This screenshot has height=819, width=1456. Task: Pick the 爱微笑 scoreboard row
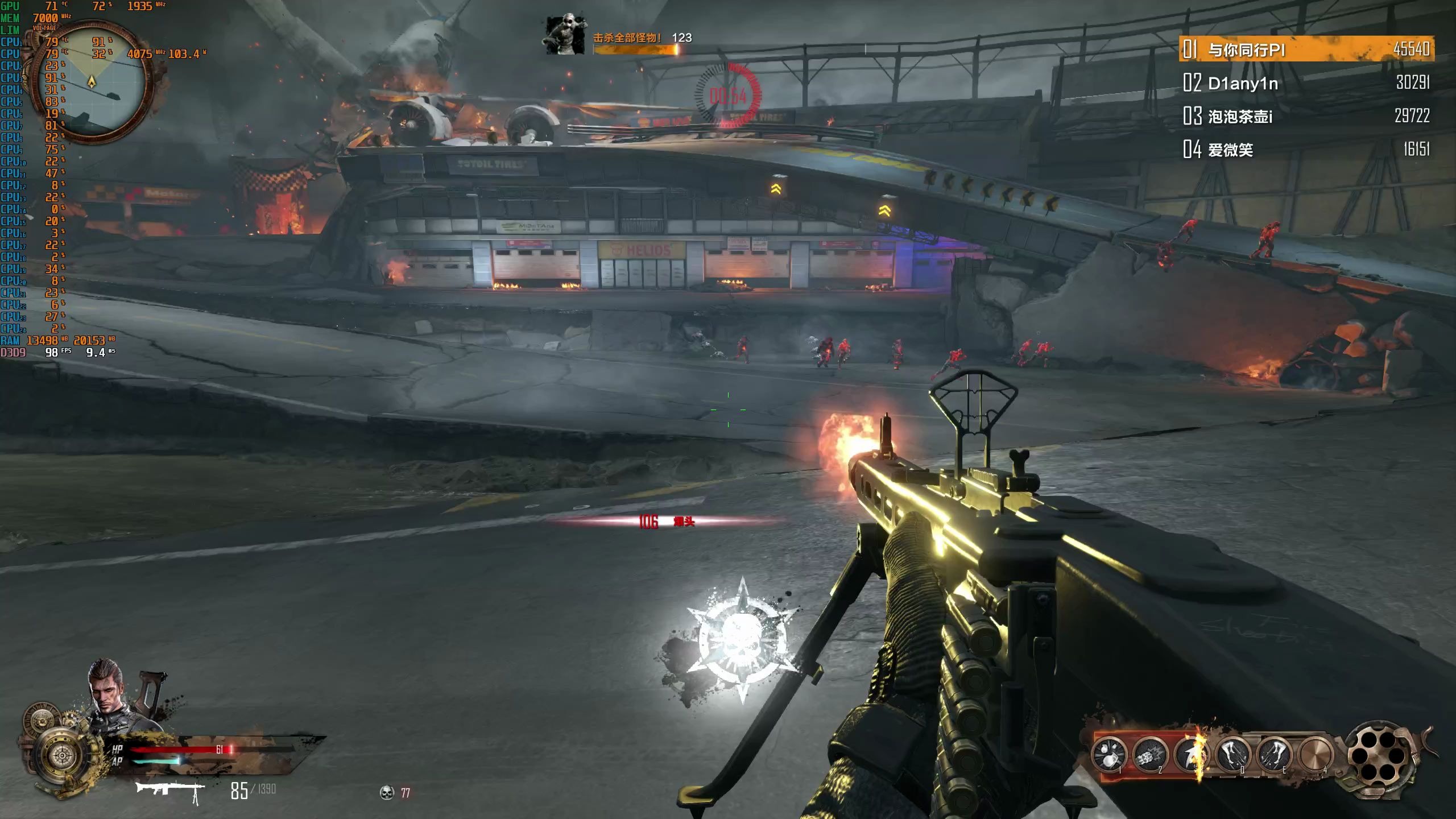click(1306, 150)
